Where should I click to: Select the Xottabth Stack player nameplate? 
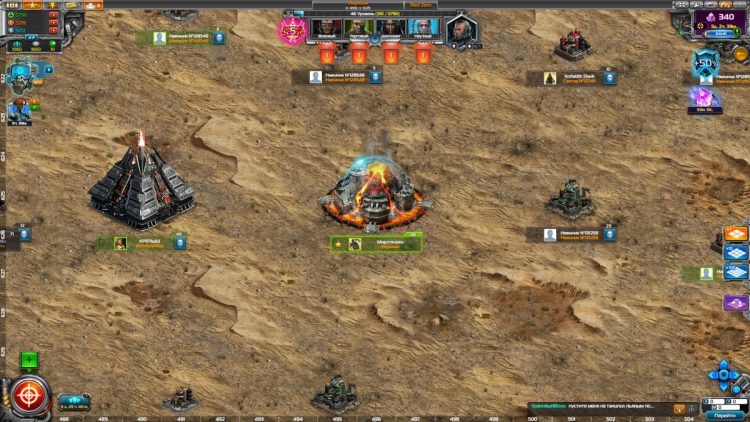(x=580, y=77)
